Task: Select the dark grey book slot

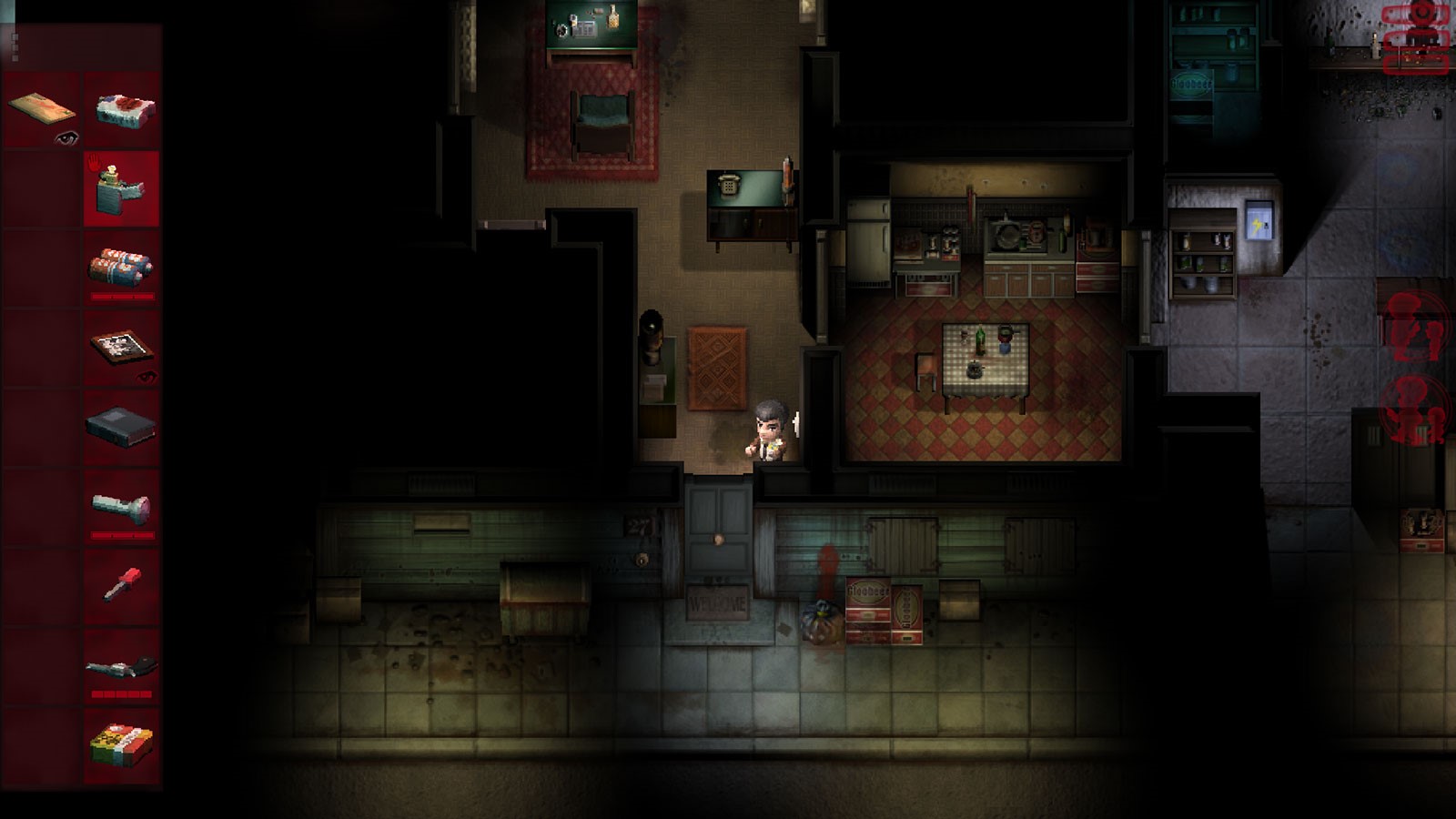Action: (122, 427)
